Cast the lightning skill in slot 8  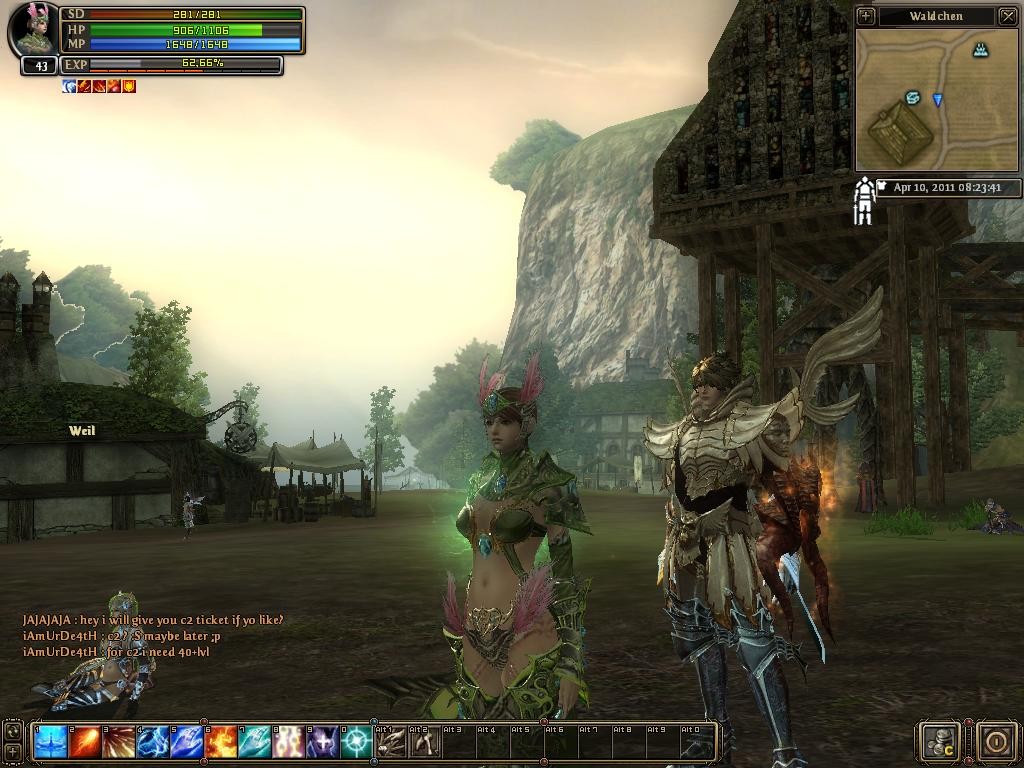point(289,742)
